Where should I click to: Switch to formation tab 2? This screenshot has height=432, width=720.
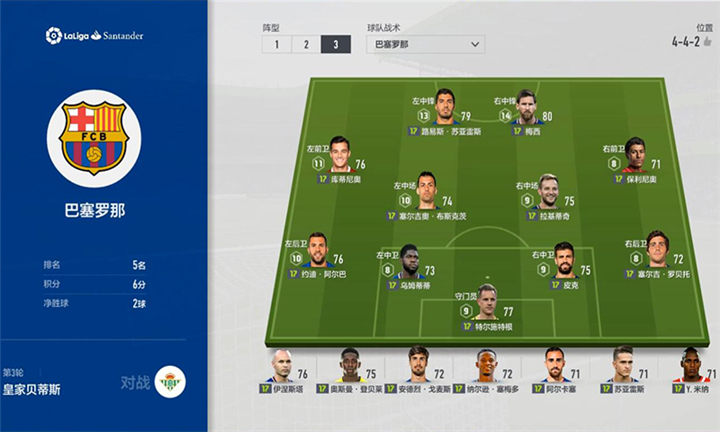tap(306, 44)
